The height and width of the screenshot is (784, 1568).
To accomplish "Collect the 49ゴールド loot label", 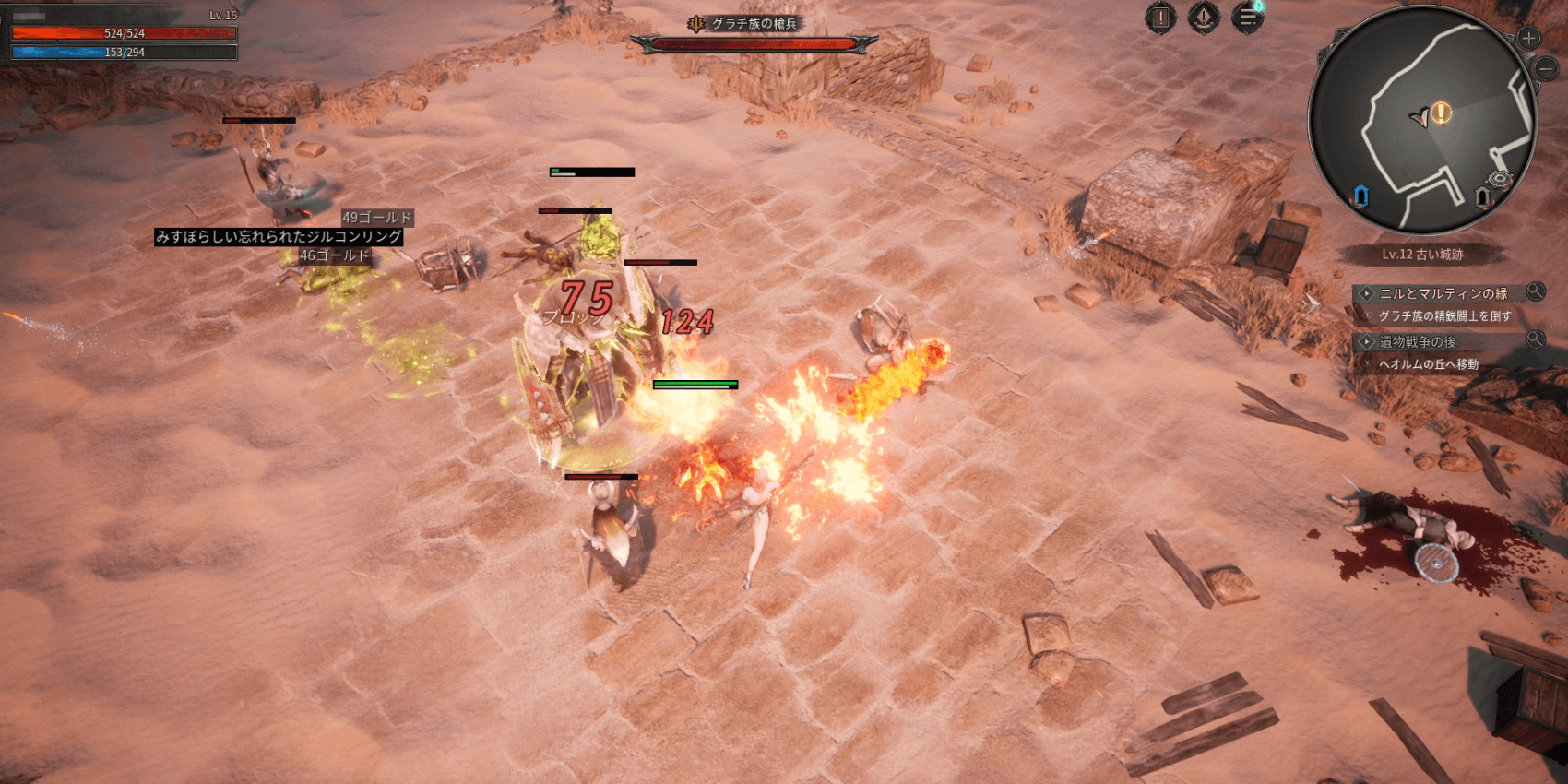I will coord(376,218).
